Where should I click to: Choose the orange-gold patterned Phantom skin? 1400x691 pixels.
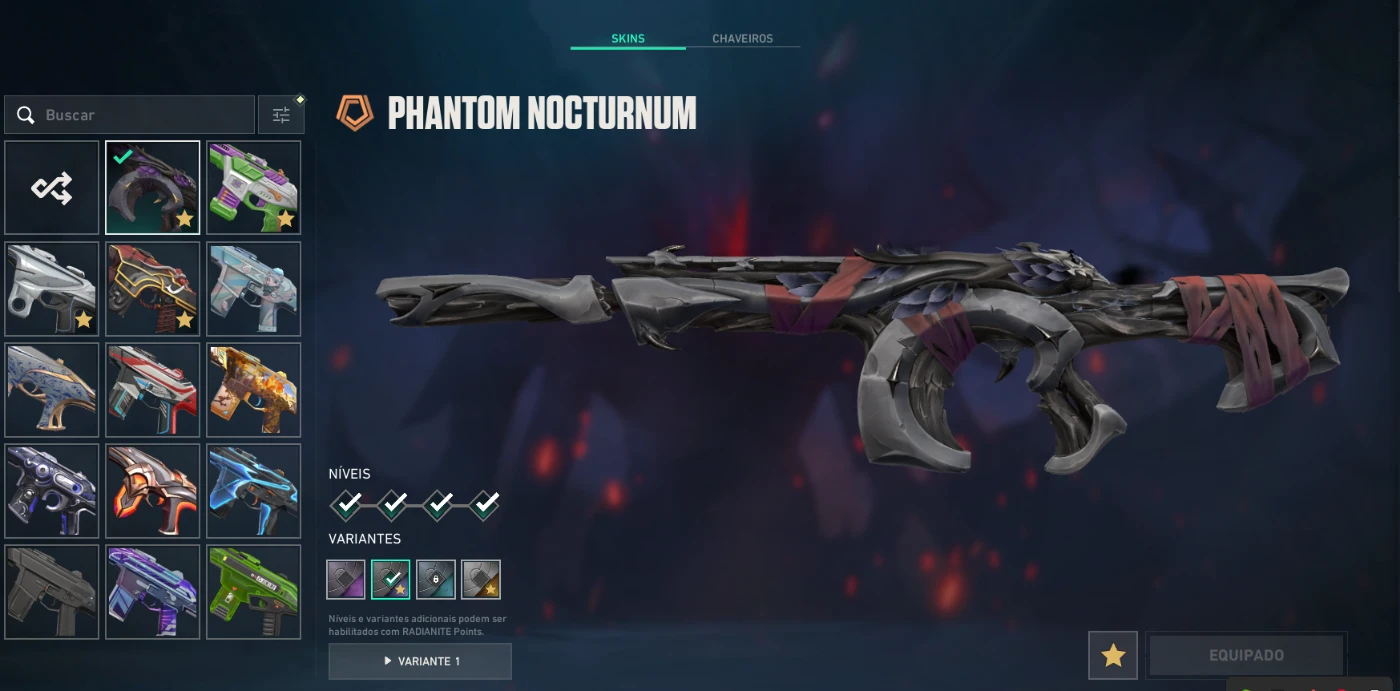(x=254, y=389)
